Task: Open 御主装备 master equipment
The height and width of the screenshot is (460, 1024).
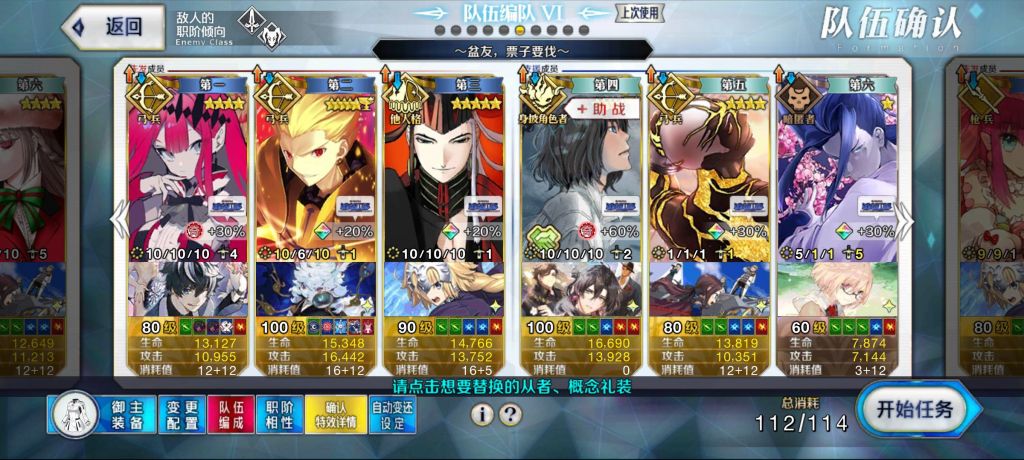Action: click(x=99, y=414)
